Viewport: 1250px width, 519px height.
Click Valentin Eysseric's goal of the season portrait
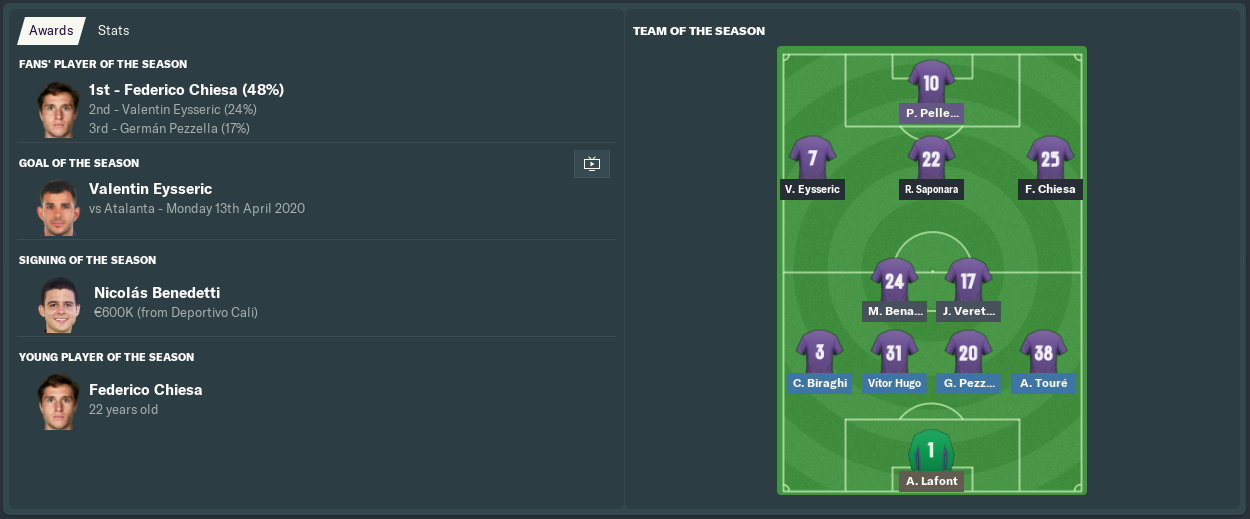[59, 208]
